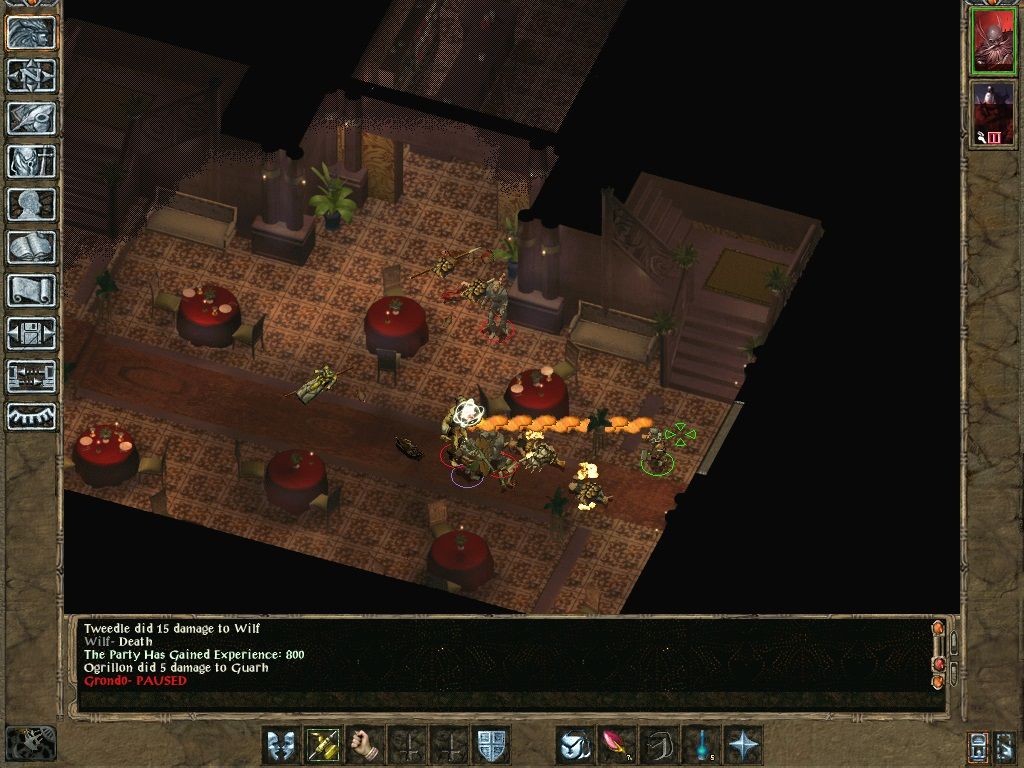Image resolution: width=1024 pixels, height=768 pixels.
Task: Open the mage spellbook button
Action: [x=31, y=247]
